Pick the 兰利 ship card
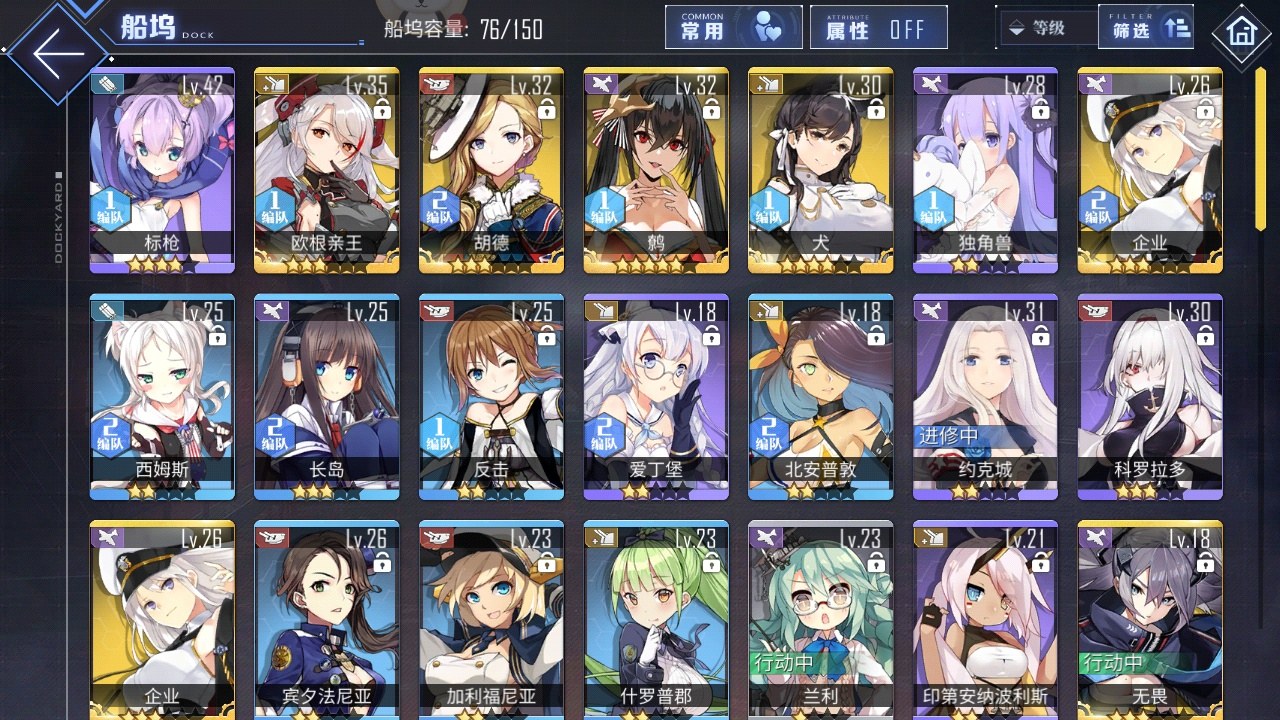Screen dimensions: 1280x720 (820, 620)
